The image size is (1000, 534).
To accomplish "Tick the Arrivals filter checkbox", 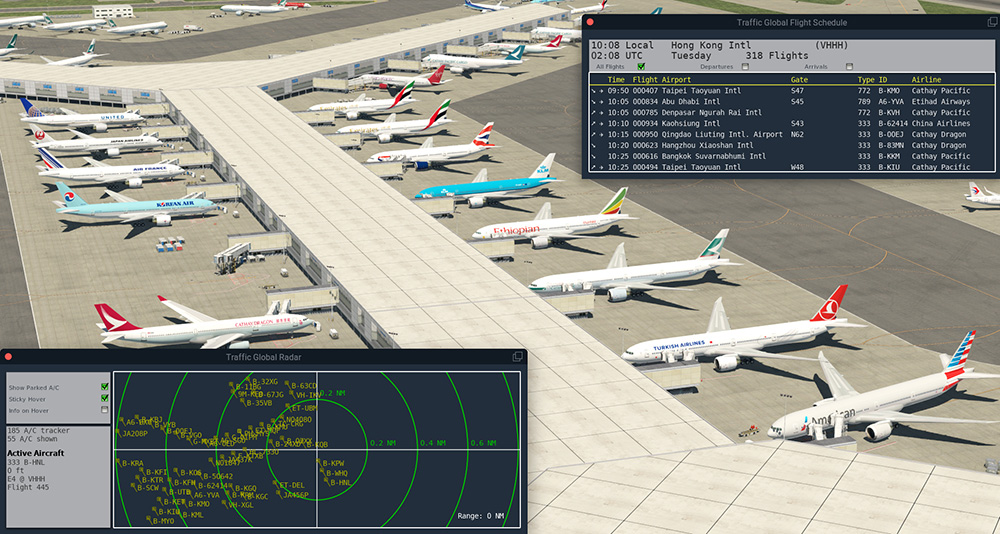I will tap(849, 66).
